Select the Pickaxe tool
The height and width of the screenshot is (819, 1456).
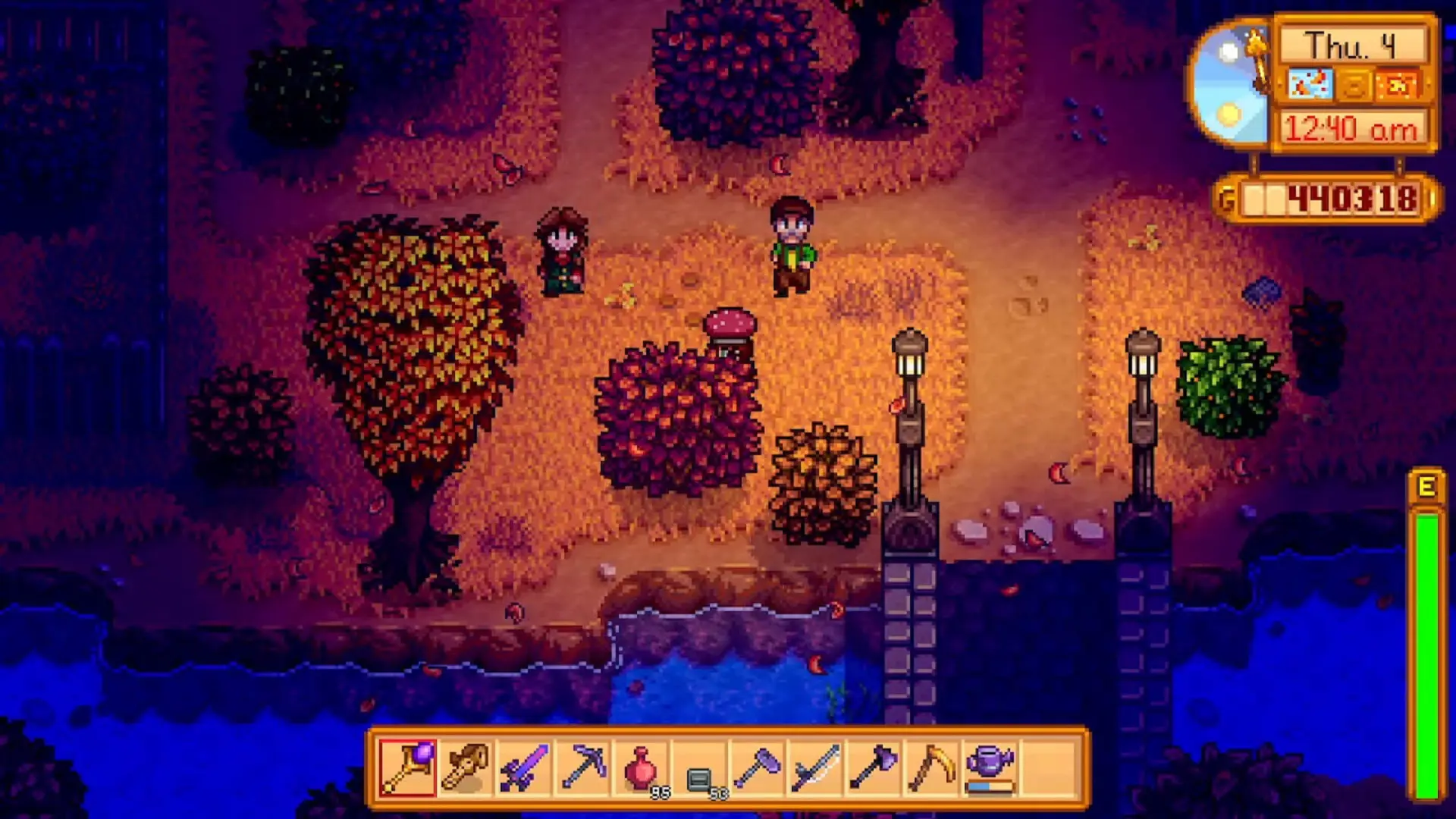(582, 766)
